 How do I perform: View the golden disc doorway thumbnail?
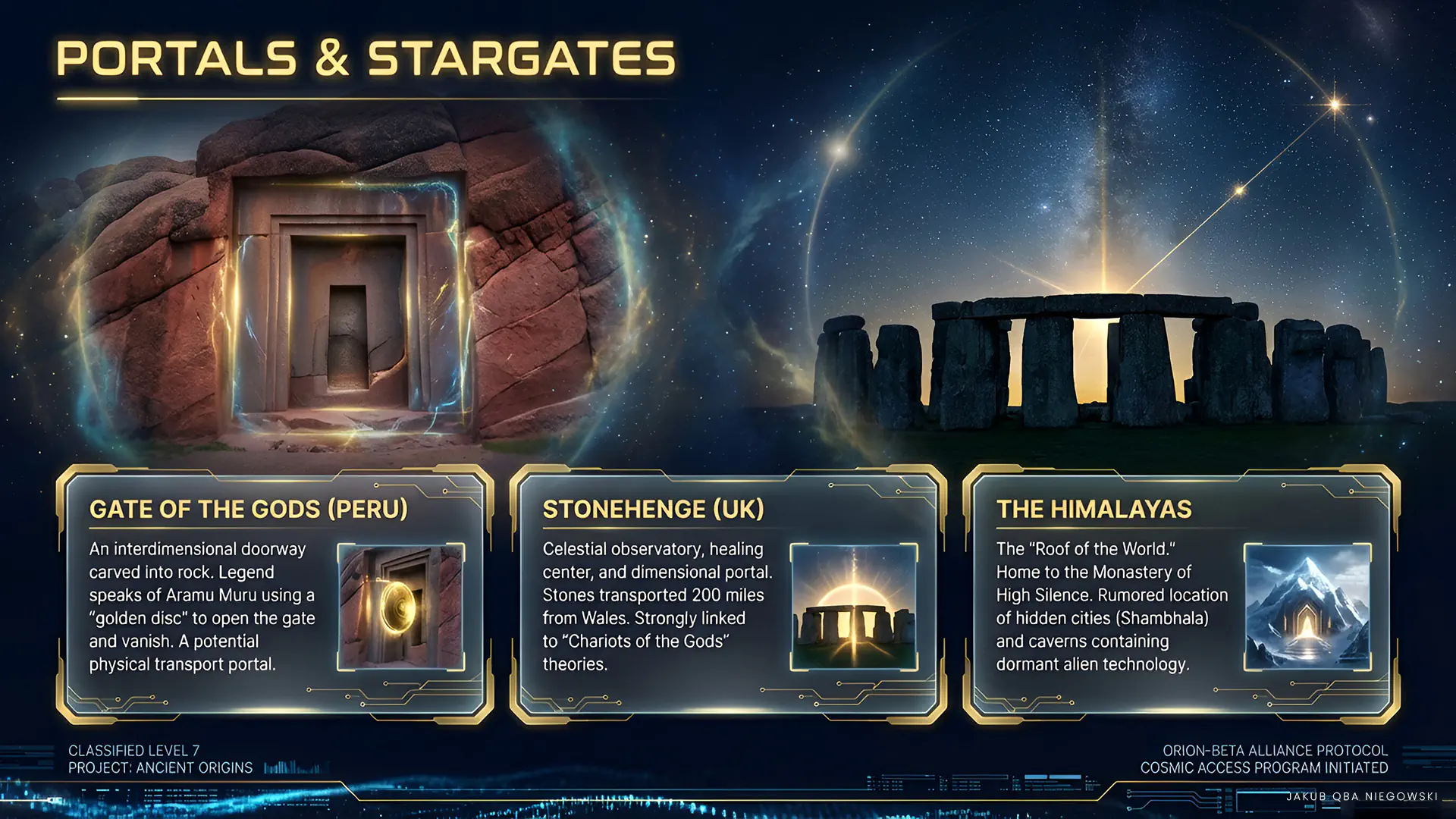click(x=400, y=607)
